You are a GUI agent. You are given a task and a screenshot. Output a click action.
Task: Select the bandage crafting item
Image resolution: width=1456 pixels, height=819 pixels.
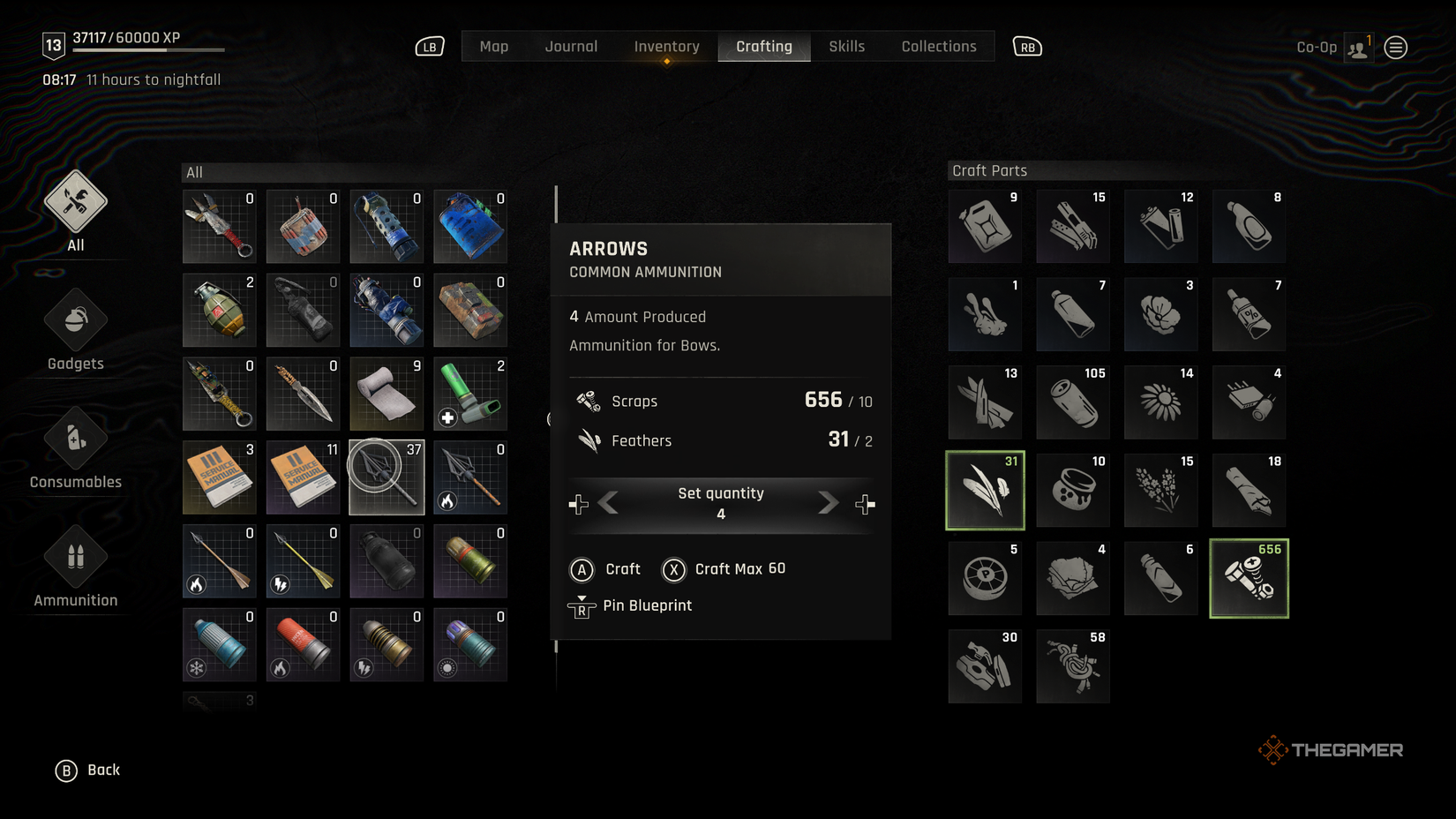[x=386, y=394]
